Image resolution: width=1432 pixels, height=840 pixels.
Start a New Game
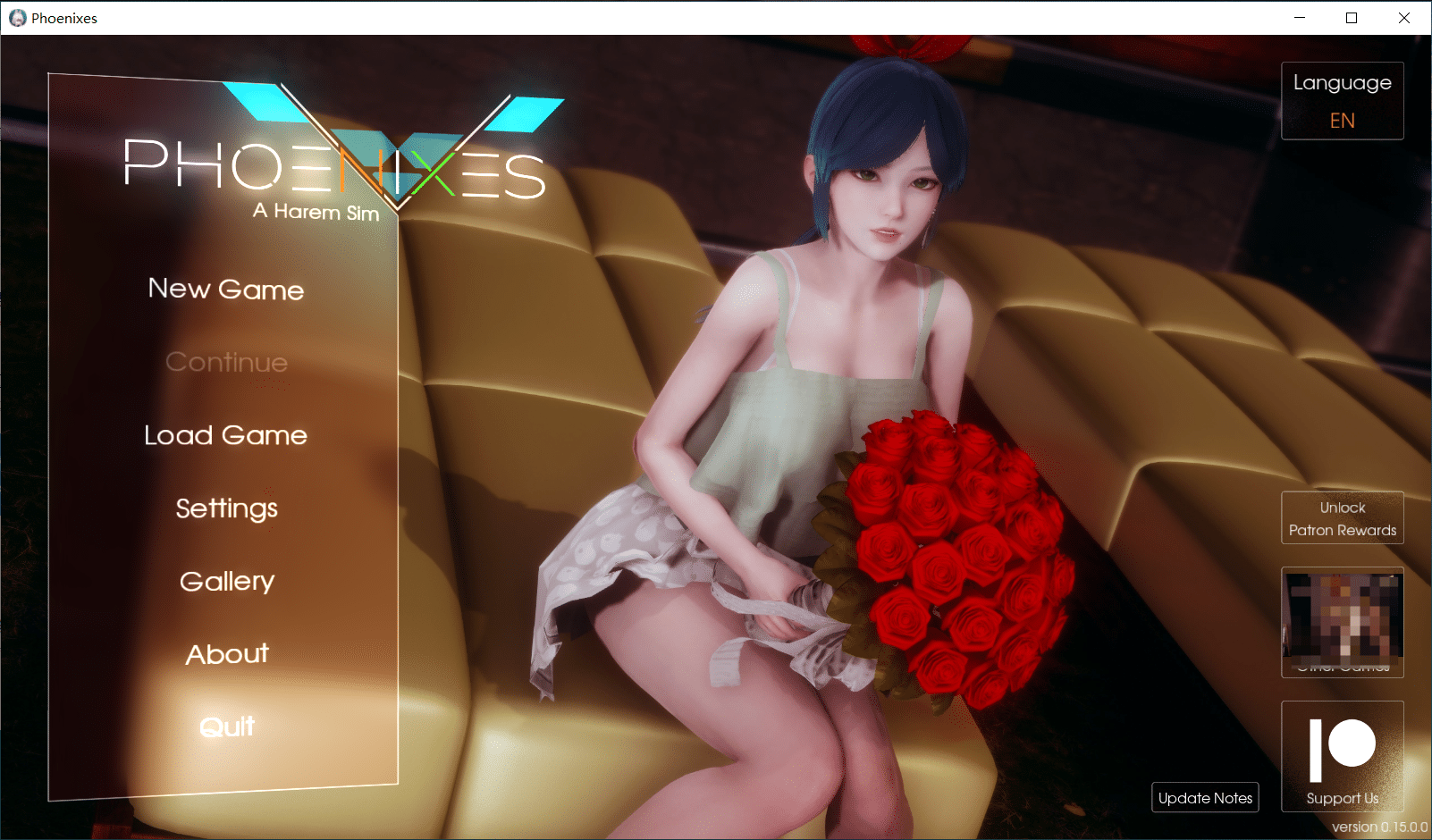click(x=226, y=290)
